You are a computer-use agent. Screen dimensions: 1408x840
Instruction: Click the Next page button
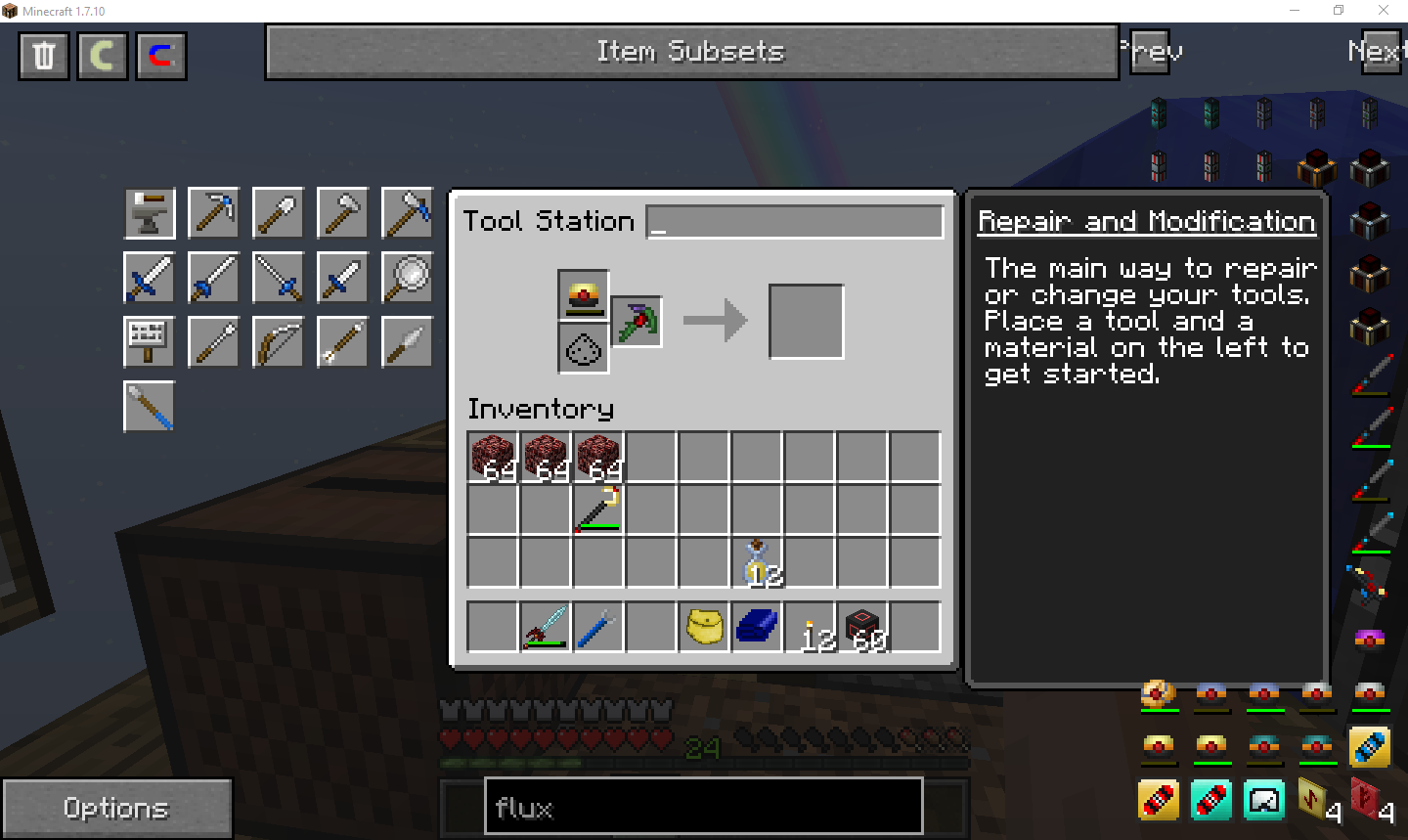(1378, 52)
